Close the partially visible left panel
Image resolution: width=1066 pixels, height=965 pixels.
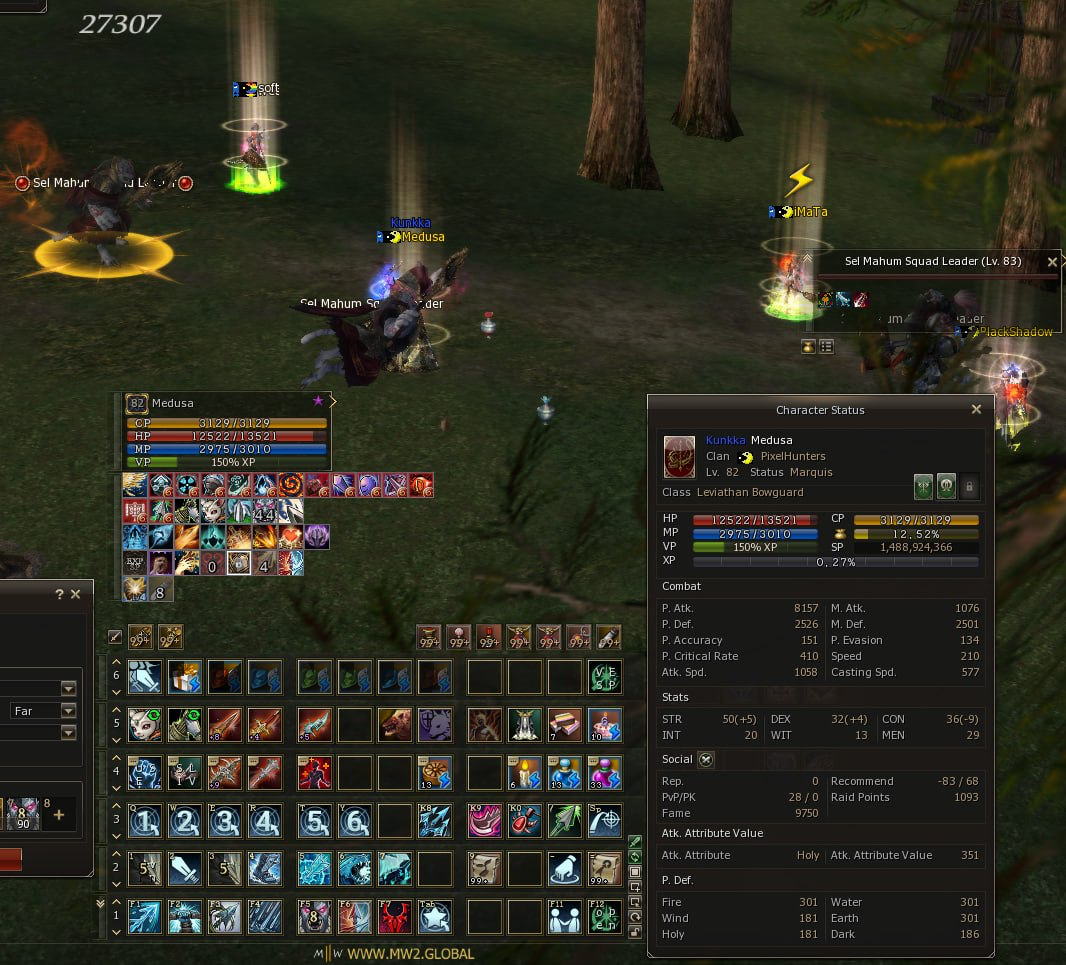click(x=76, y=594)
